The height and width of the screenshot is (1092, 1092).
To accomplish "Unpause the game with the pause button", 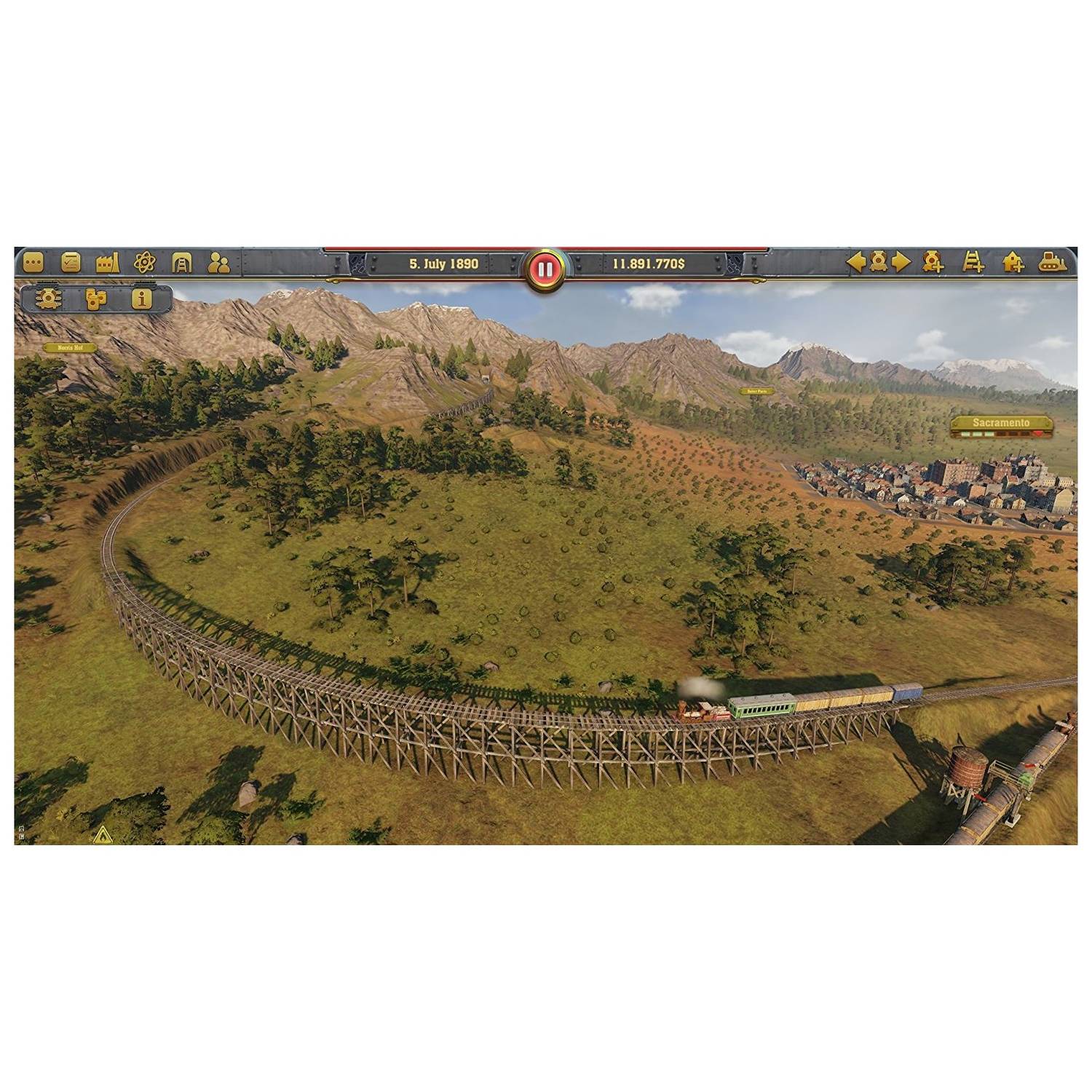I will click(x=545, y=268).
